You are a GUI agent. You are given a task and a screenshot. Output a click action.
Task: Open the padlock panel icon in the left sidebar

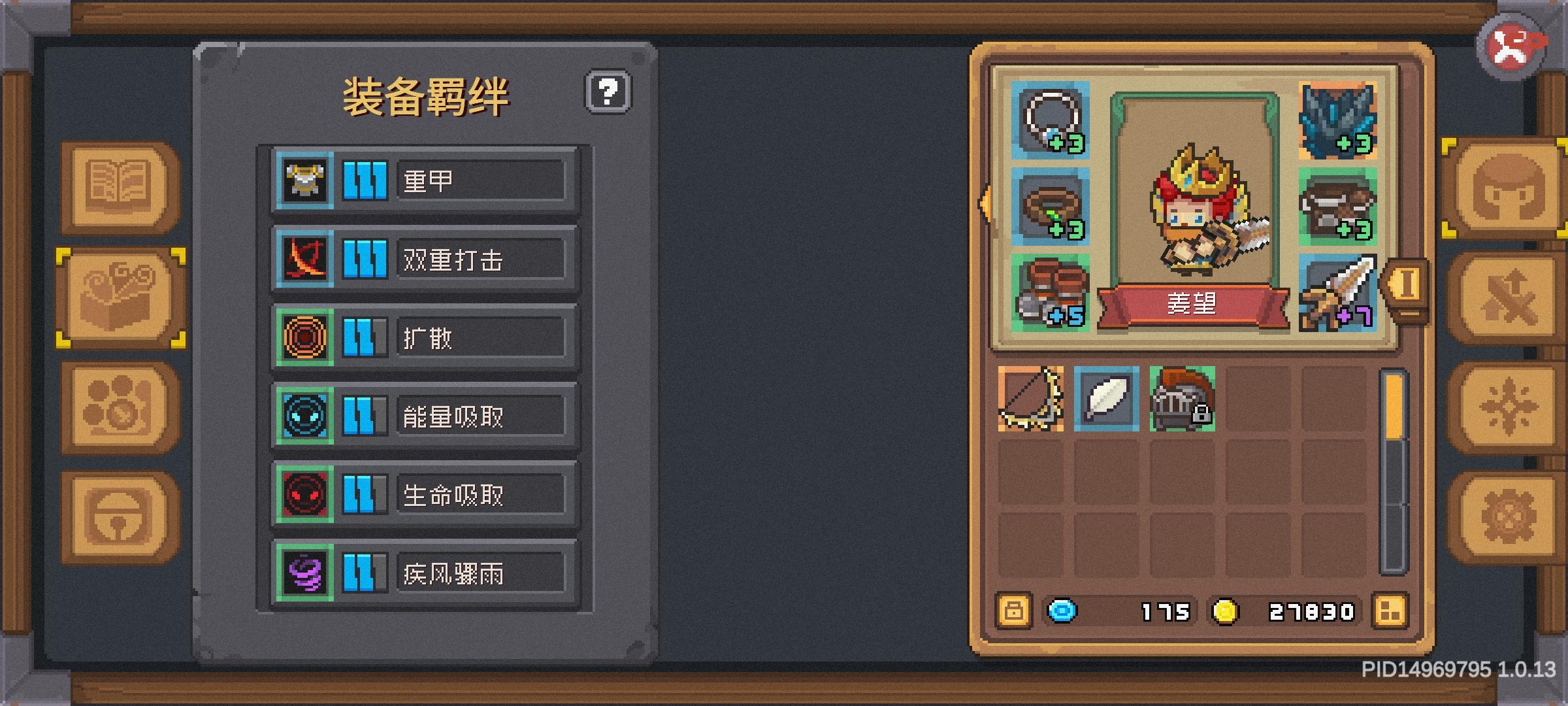click(116, 513)
